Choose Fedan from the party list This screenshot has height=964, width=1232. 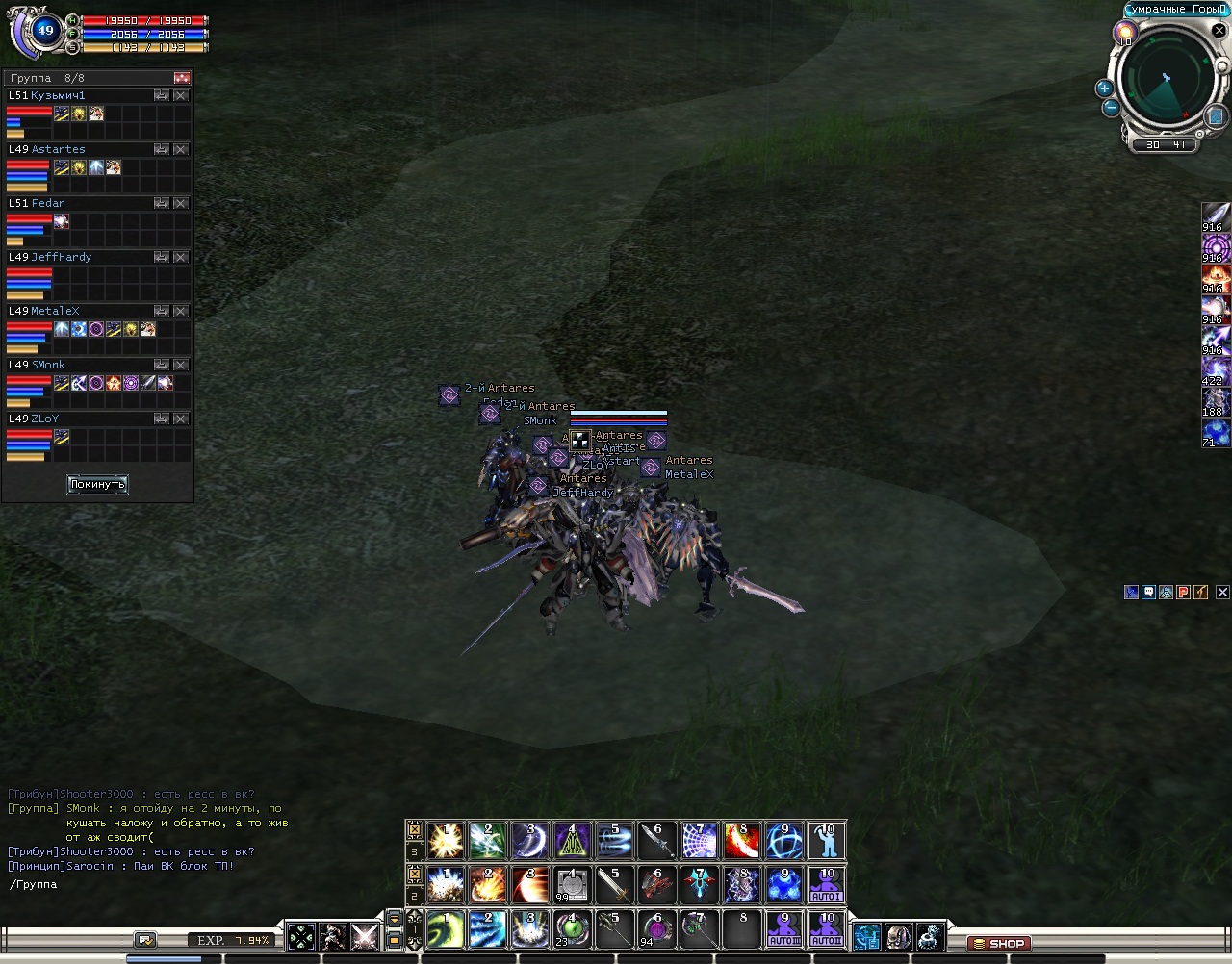pyautogui.click(x=48, y=204)
